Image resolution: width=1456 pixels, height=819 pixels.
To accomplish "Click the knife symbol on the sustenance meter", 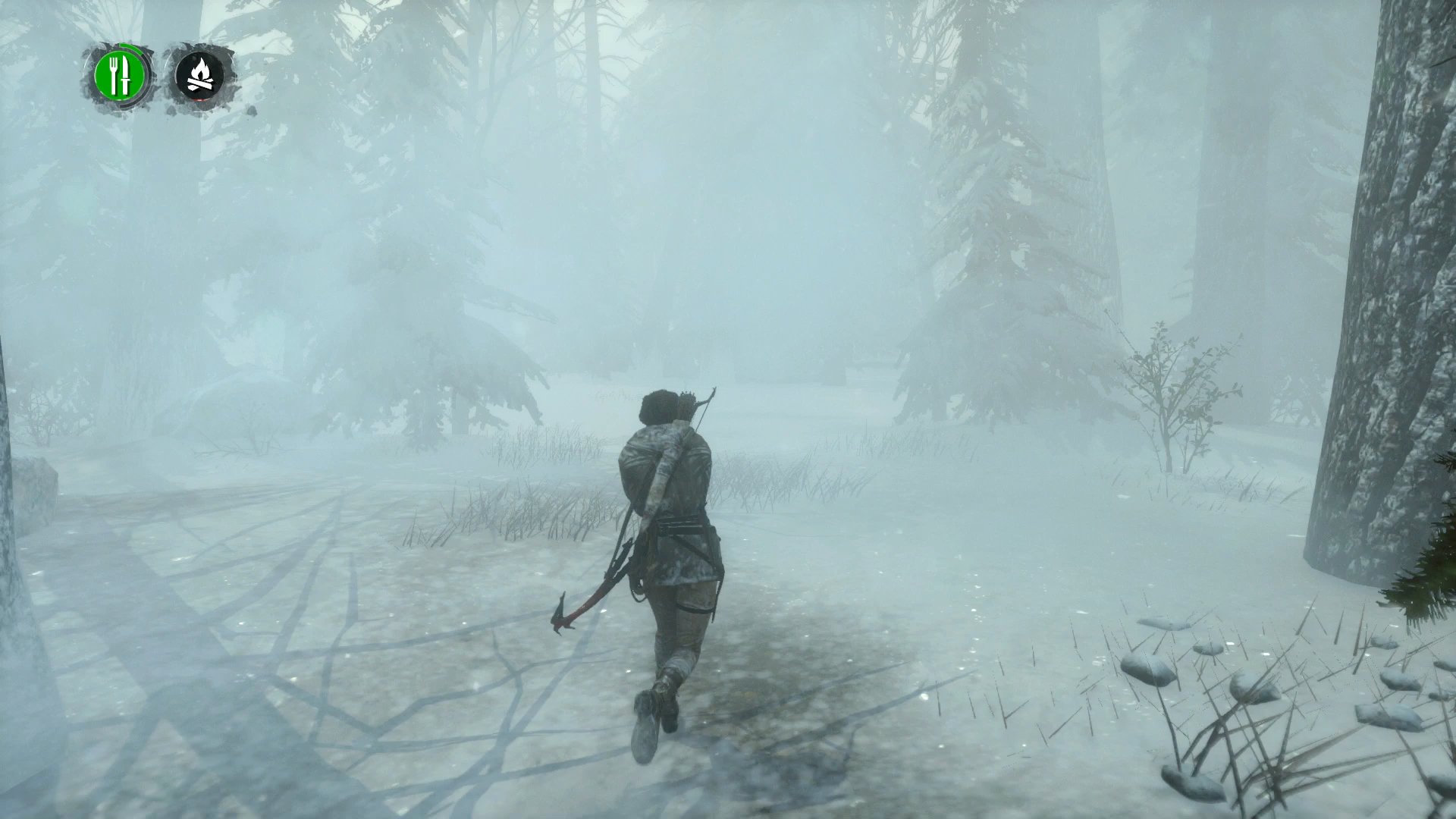I will 125,75.
